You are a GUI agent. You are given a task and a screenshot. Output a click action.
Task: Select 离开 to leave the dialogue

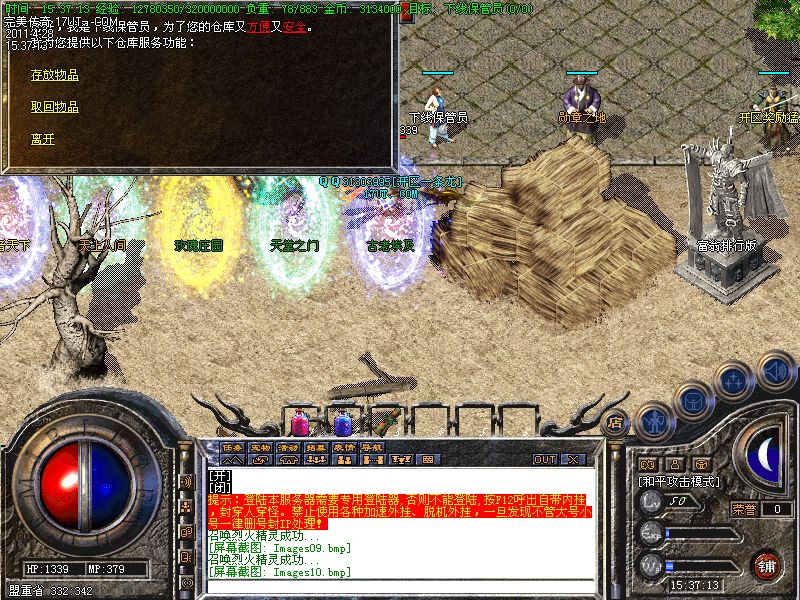pyautogui.click(x=42, y=139)
